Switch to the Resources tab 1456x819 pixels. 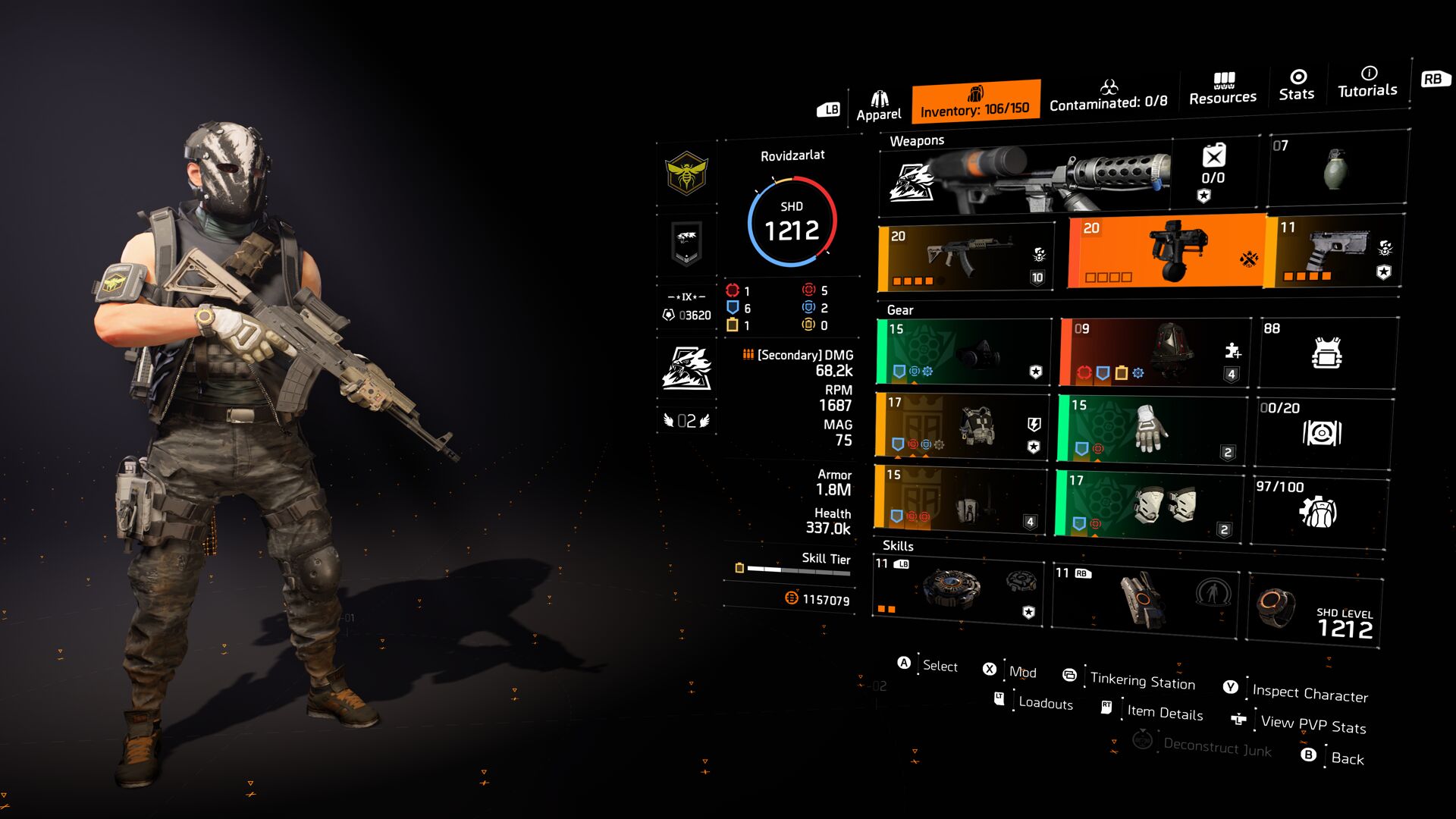(1222, 89)
